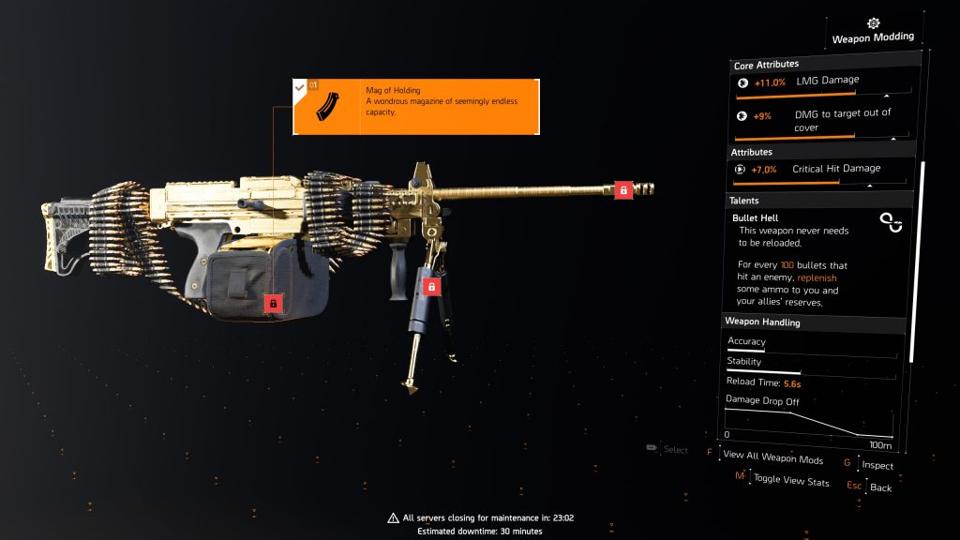
Task: Toggle View Stats panel
Action: coord(790,481)
